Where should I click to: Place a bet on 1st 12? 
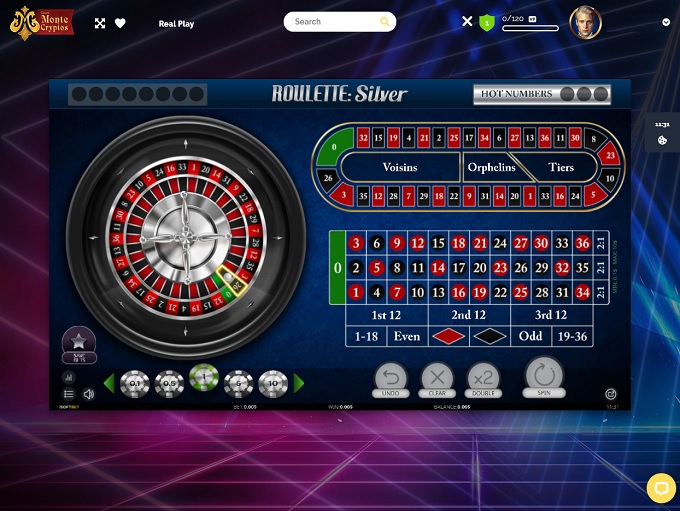386,315
